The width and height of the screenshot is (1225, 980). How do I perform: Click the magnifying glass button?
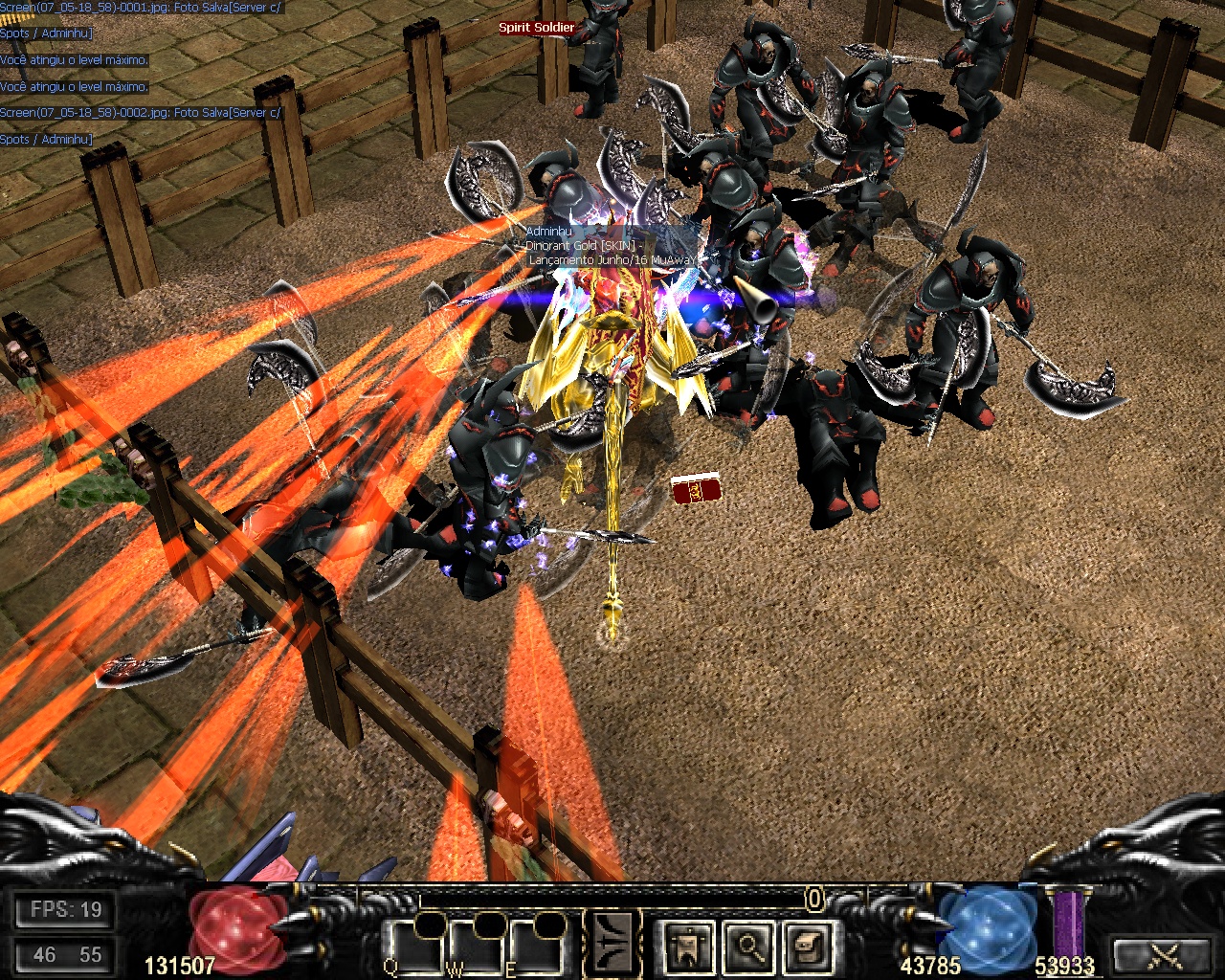(x=748, y=947)
